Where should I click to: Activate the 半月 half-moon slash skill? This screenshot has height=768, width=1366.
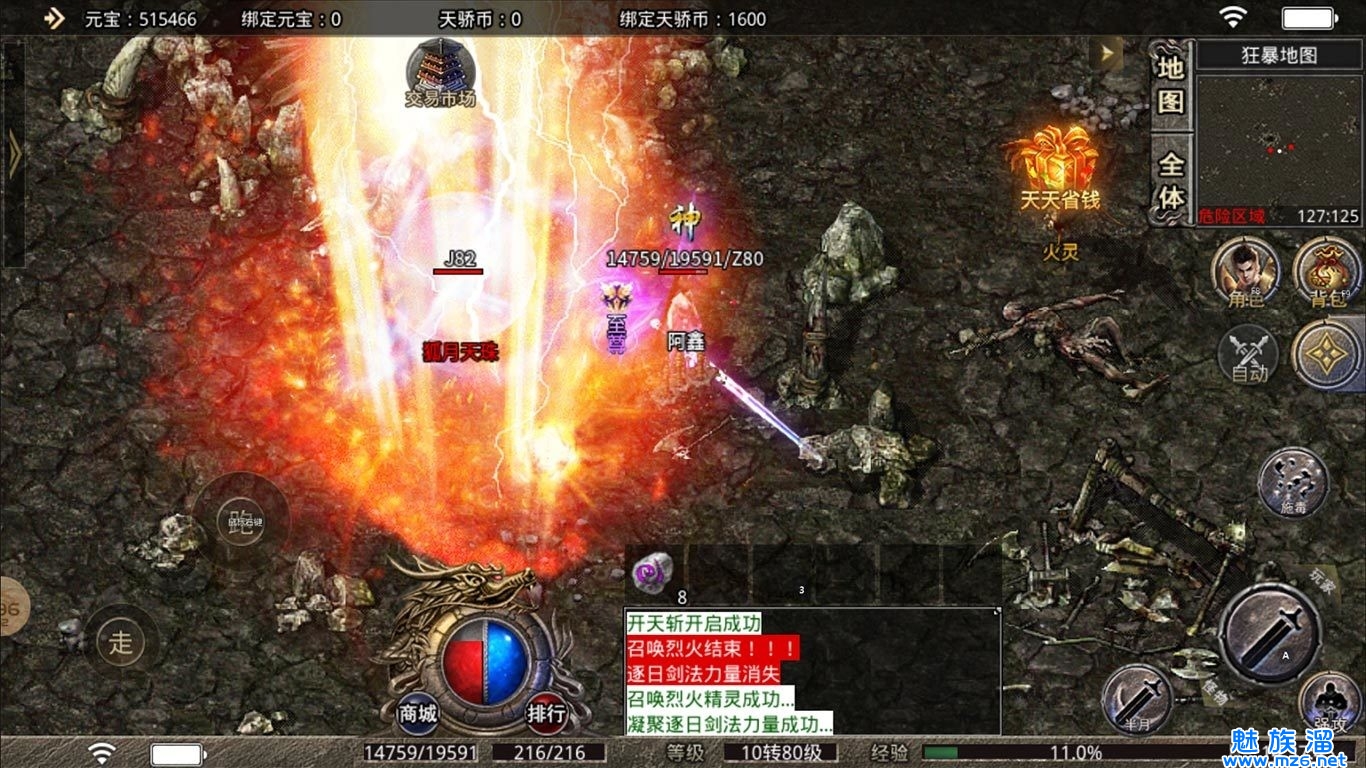pyautogui.click(x=1137, y=698)
